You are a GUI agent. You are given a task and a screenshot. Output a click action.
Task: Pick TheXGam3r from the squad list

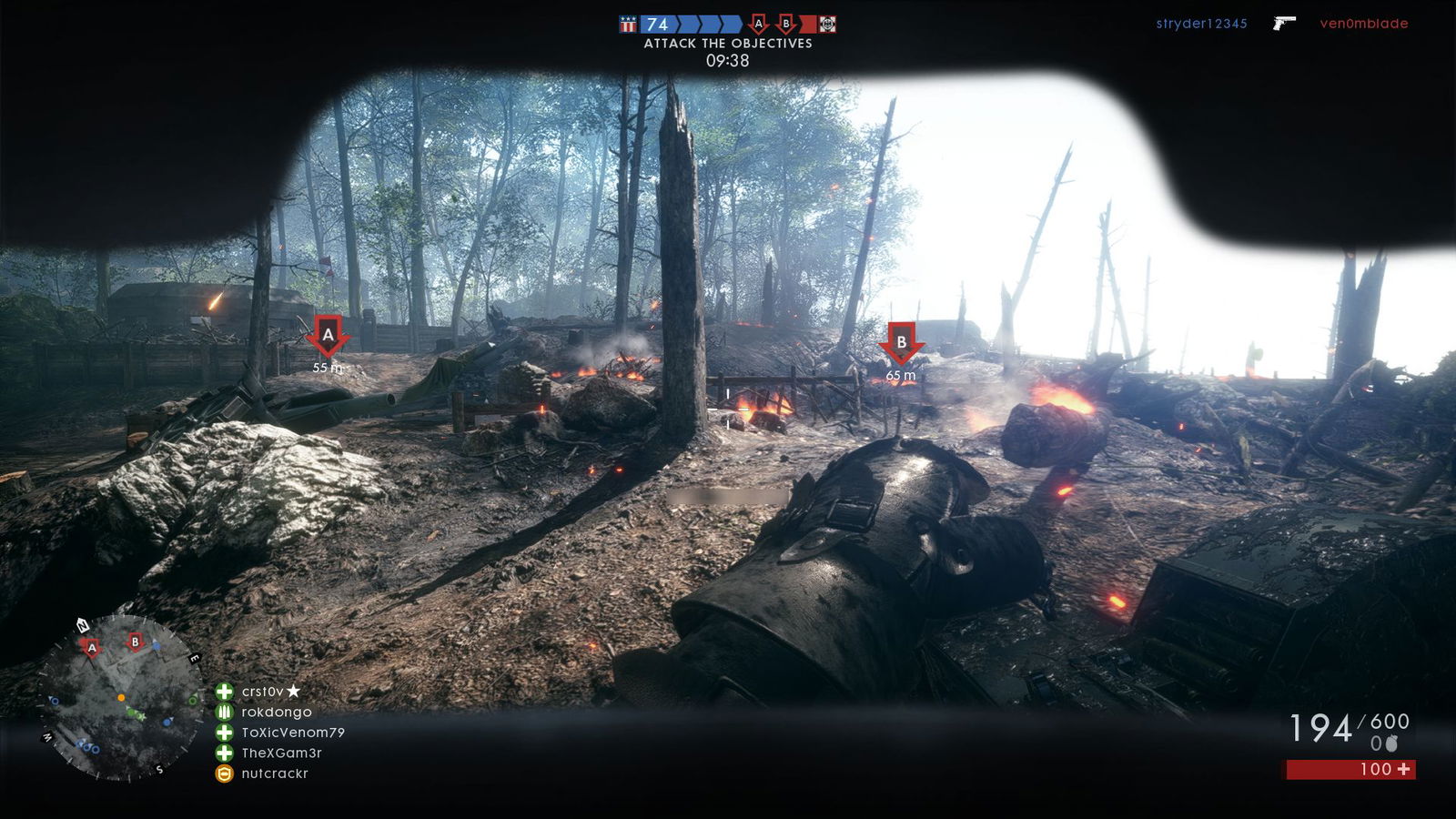tap(281, 753)
